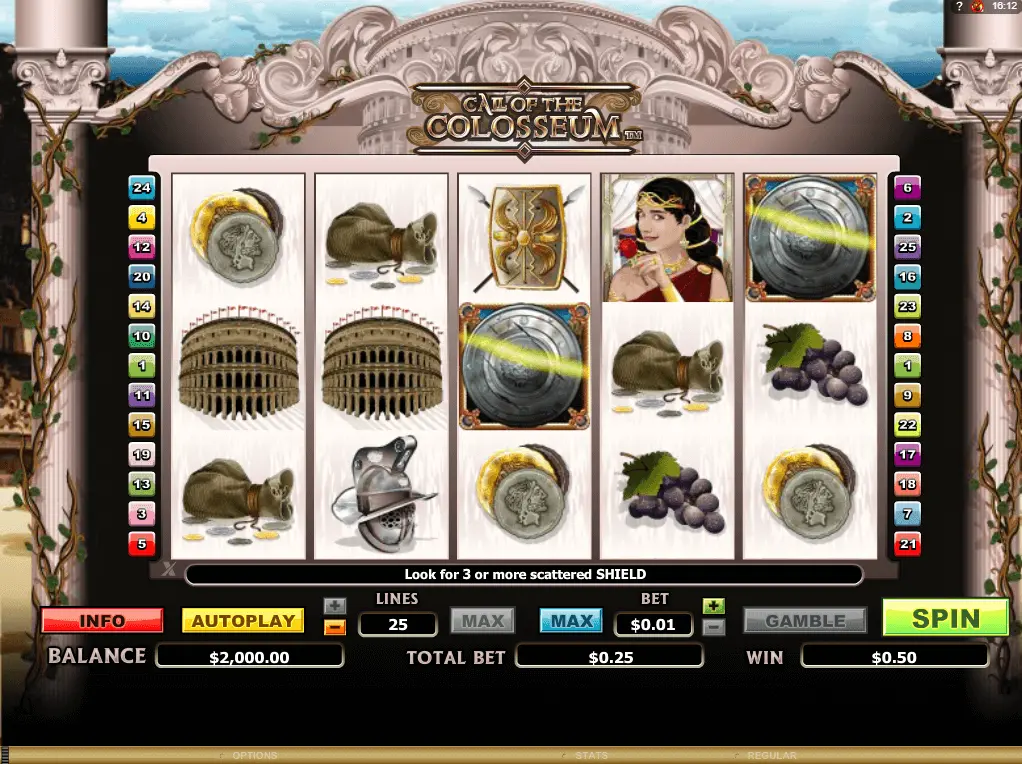Start the yellow AUTOPLAY button

tap(243, 621)
